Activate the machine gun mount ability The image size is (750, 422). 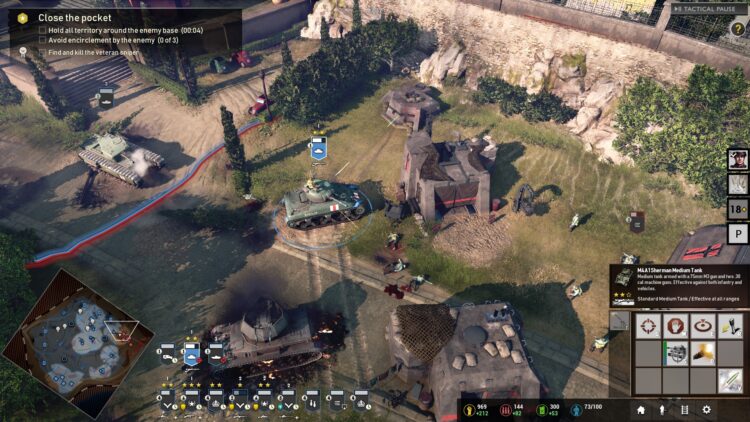(x=677, y=353)
